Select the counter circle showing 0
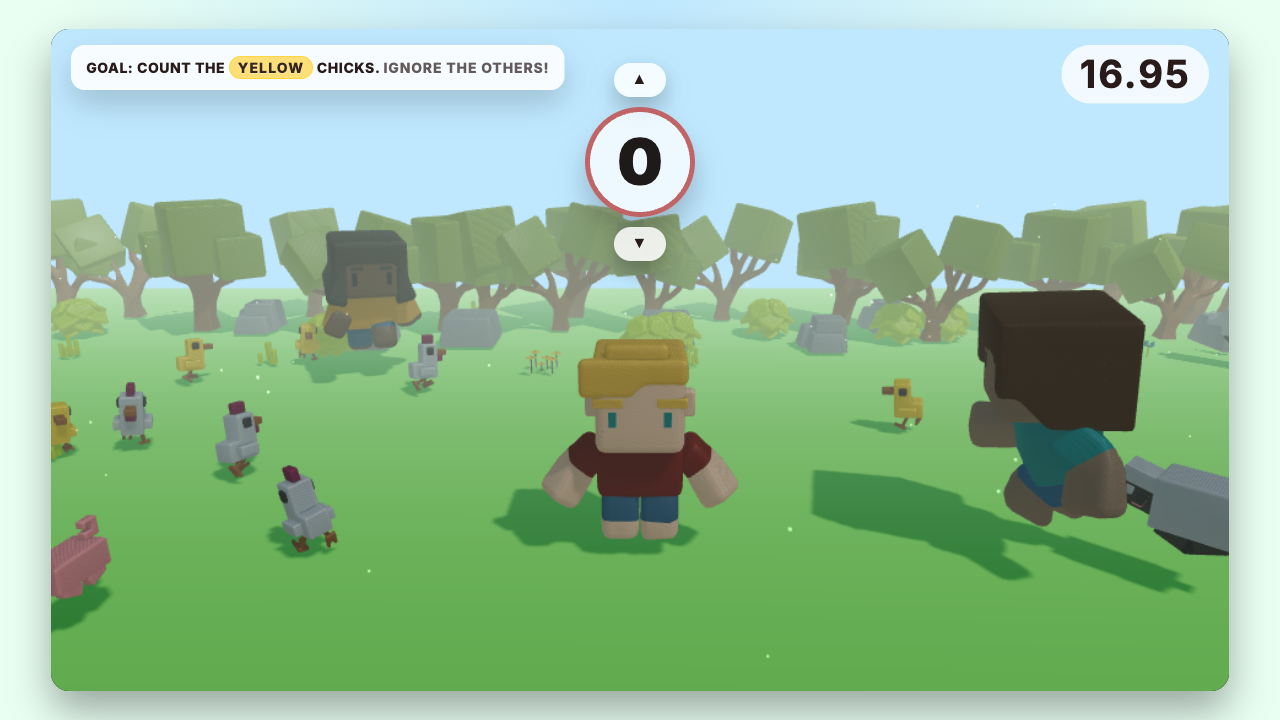This screenshot has width=1280, height=720. click(640, 161)
